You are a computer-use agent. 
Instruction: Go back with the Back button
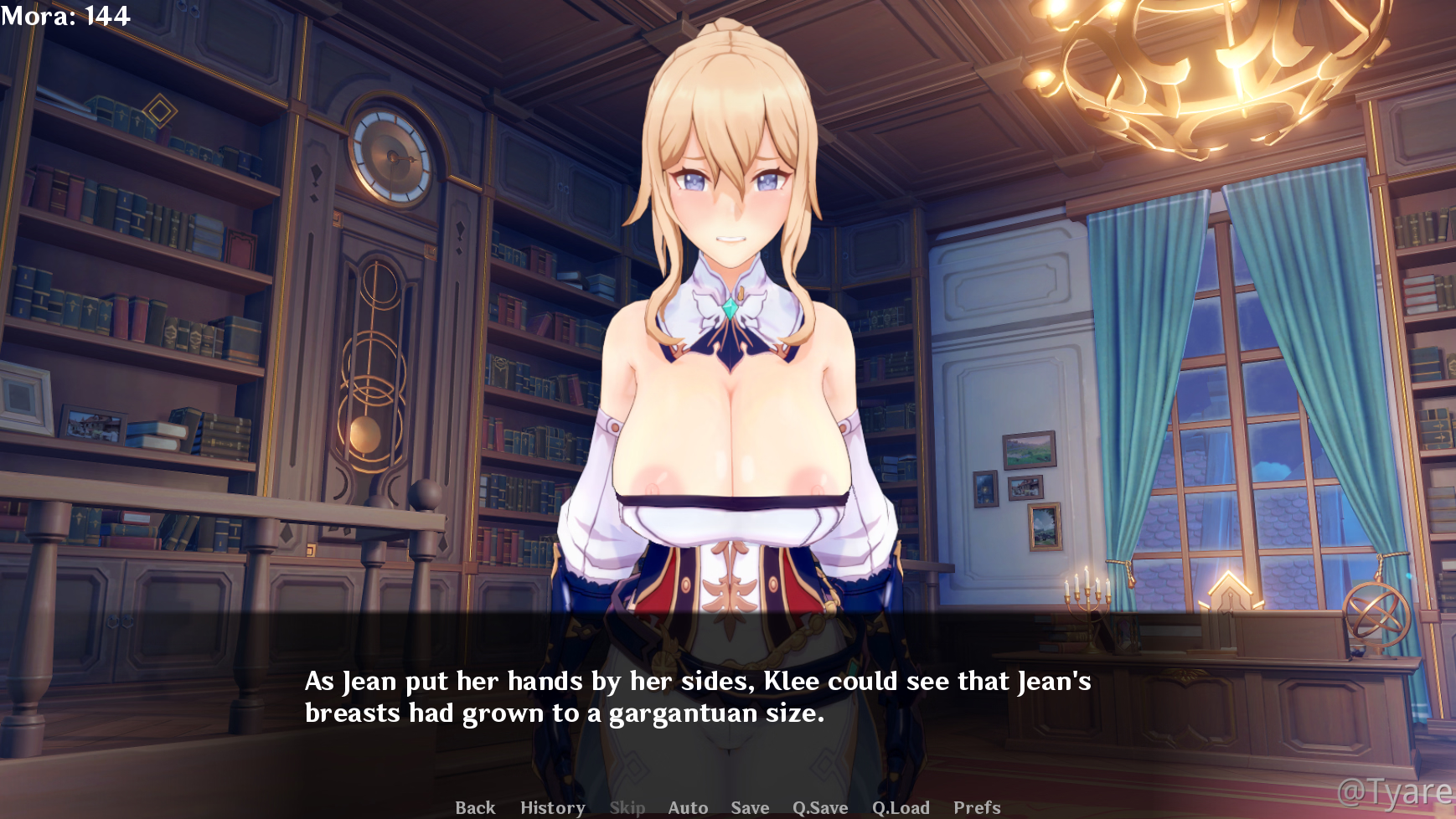[x=475, y=807]
